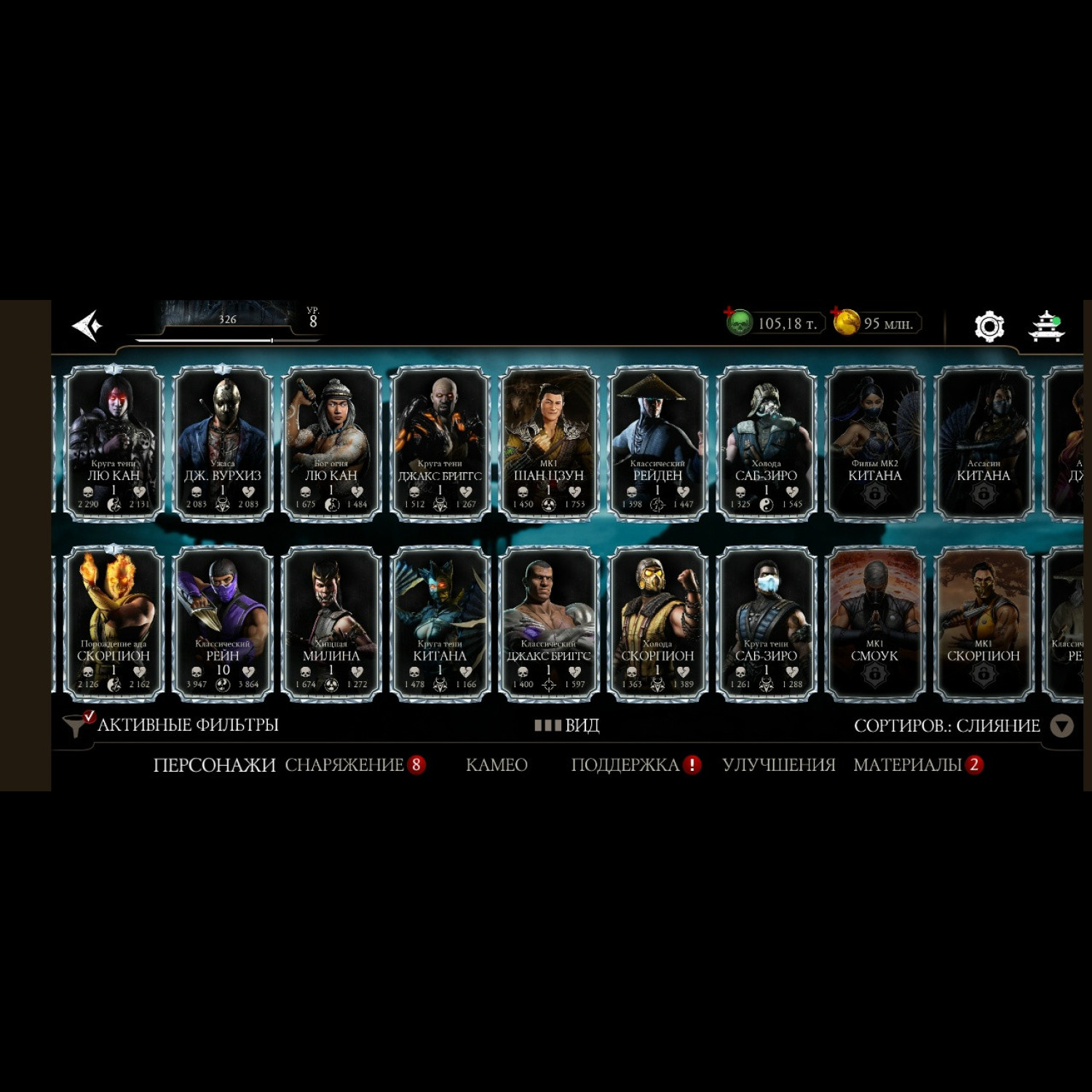
Task: Switch to the Снаряжение tab
Action: coord(344,764)
